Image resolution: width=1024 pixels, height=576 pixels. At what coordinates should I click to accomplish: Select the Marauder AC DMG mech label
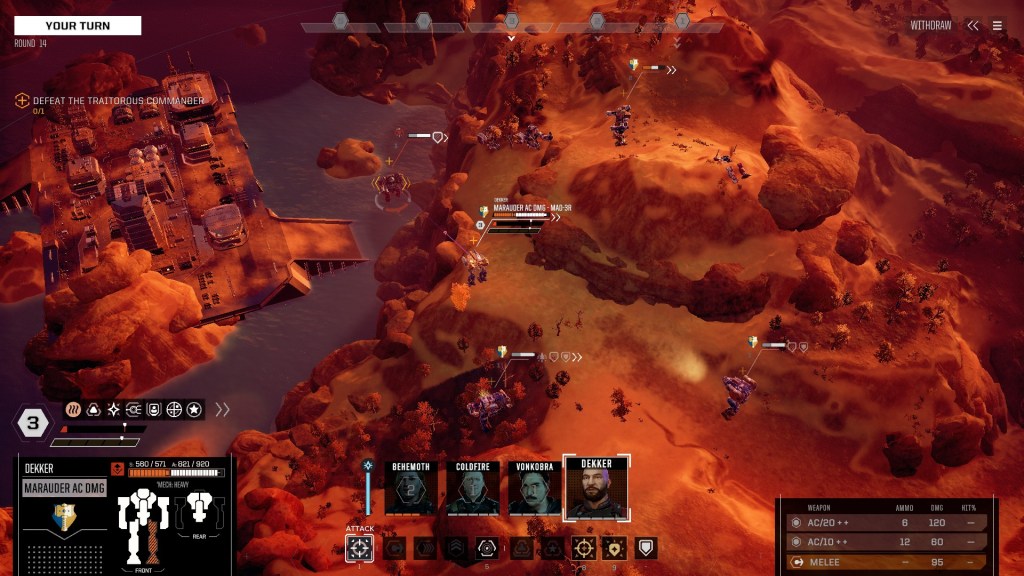tap(65, 488)
